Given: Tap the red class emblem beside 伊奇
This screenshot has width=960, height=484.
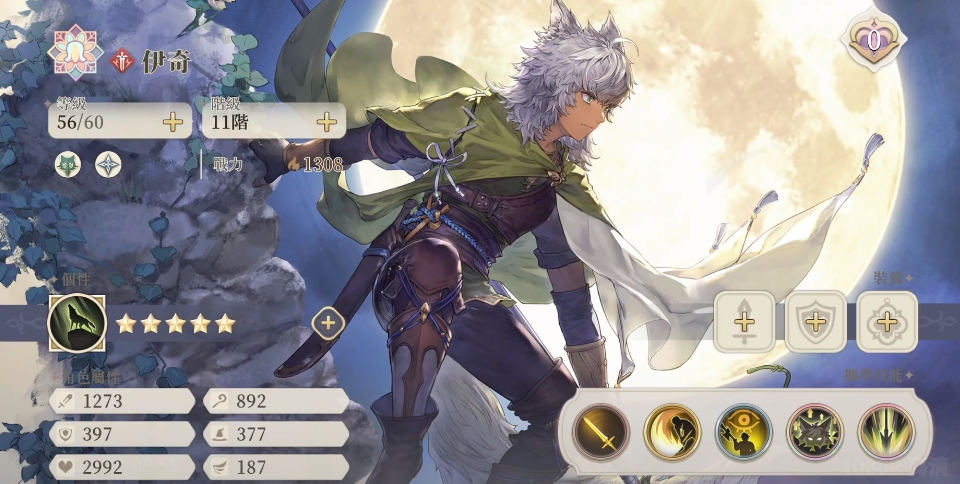Looking at the screenshot, I should [x=123, y=61].
